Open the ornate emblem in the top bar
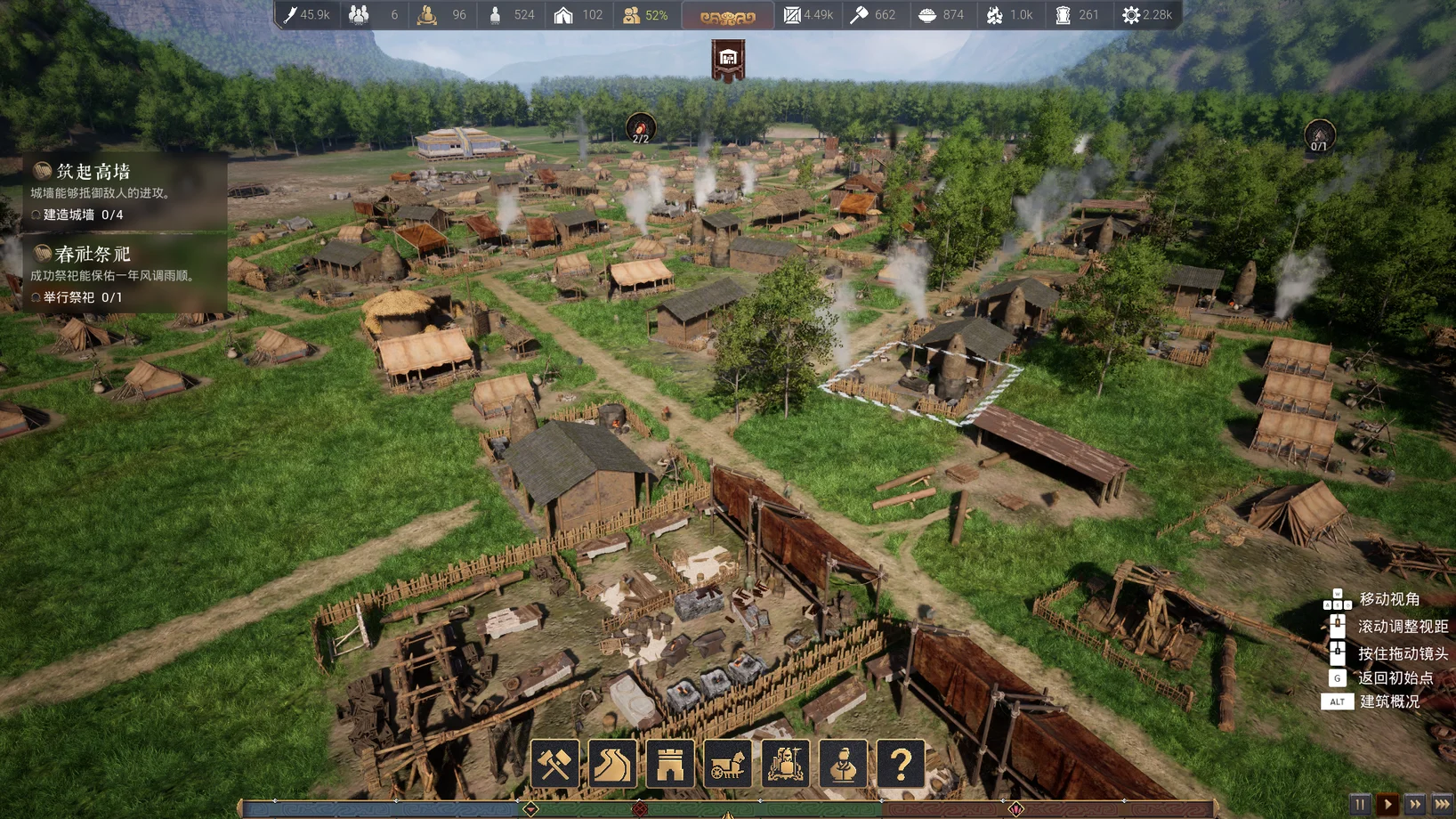The height and width of the screenshot is (819, 1456). [x=727, y=16]
